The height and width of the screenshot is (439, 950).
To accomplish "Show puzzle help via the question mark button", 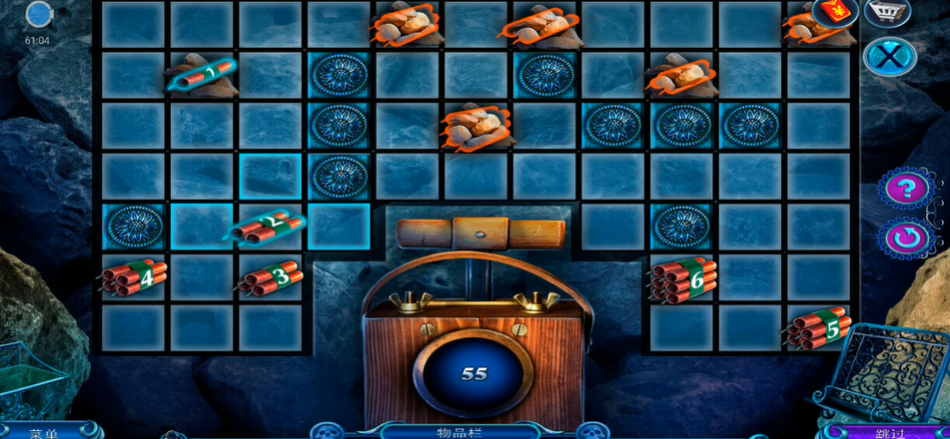I will pos(906,188).
